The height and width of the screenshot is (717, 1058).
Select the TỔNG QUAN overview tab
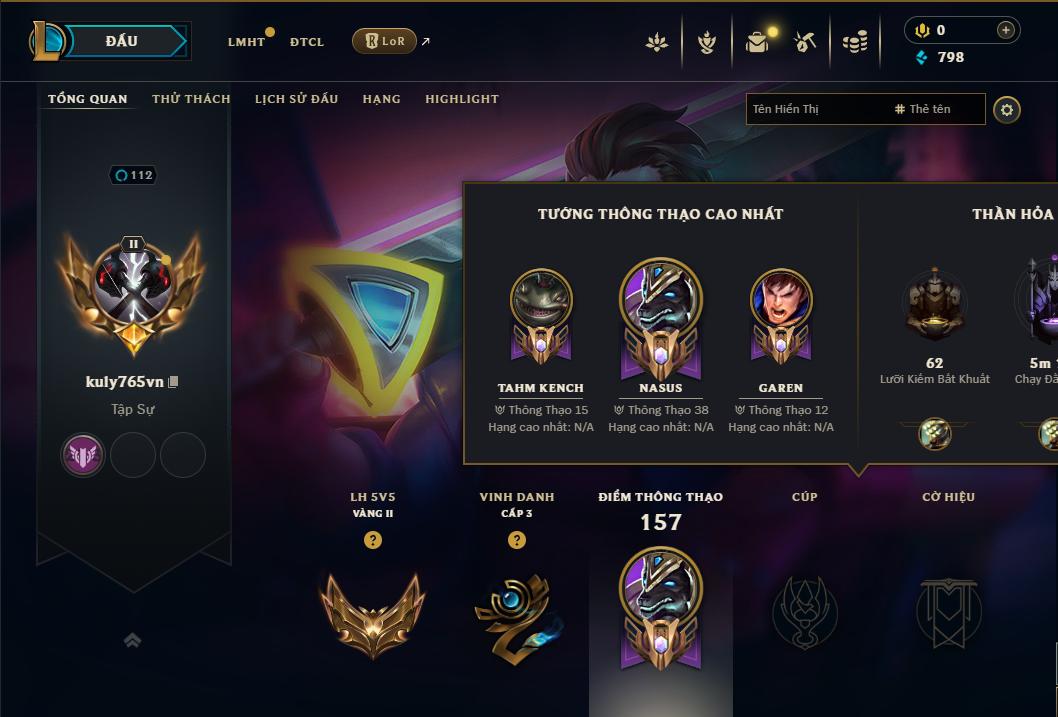click(88, 99)
